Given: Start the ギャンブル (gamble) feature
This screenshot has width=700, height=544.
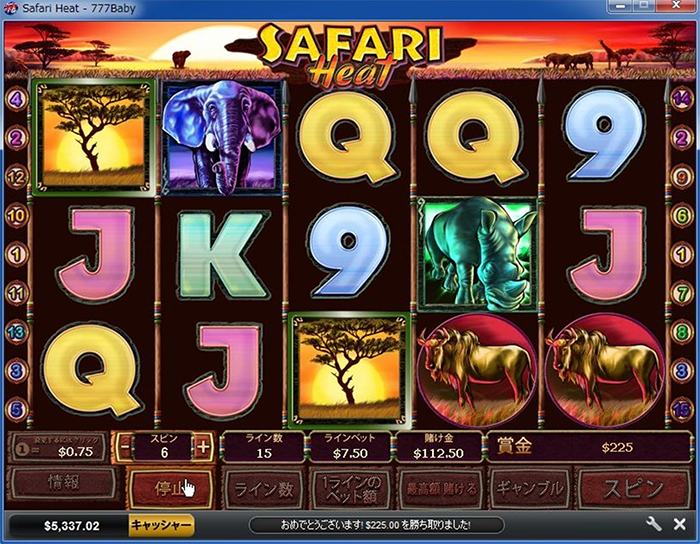Looking at the screenshot, I should pos(529,490).
